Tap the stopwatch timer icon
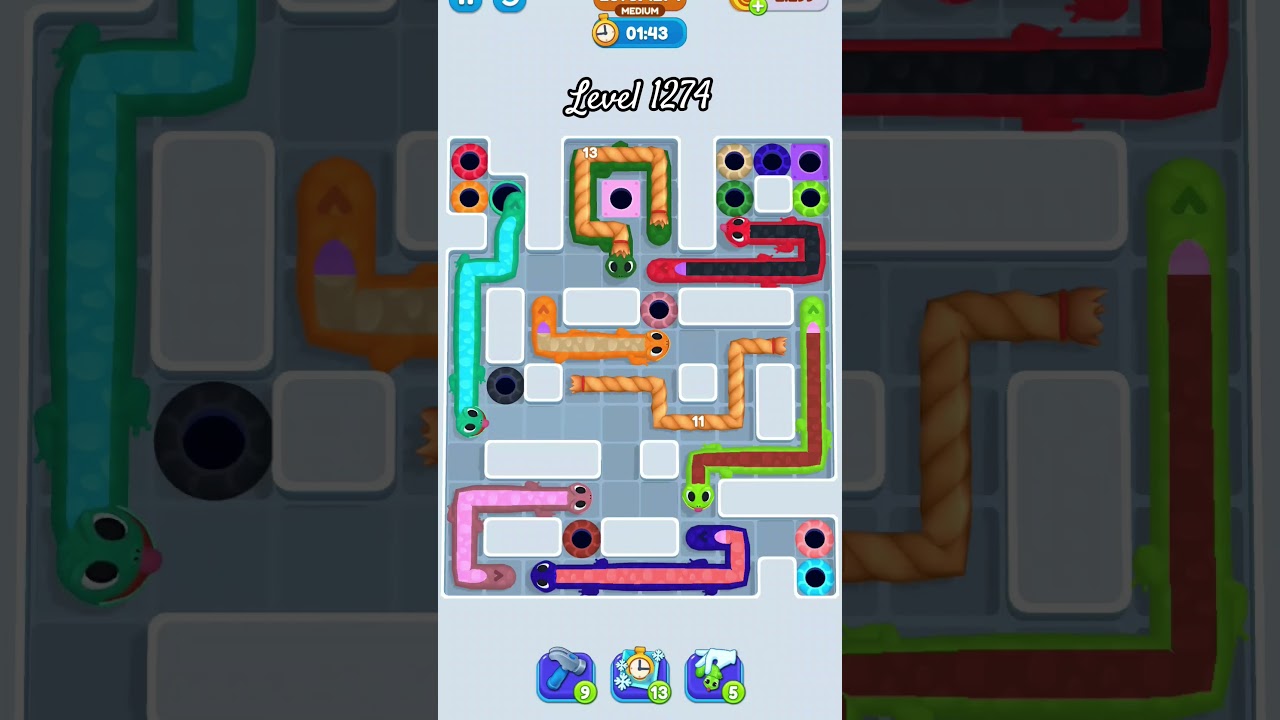The height and width of the screenshot is (720, 1280). [x=608, y=32]
